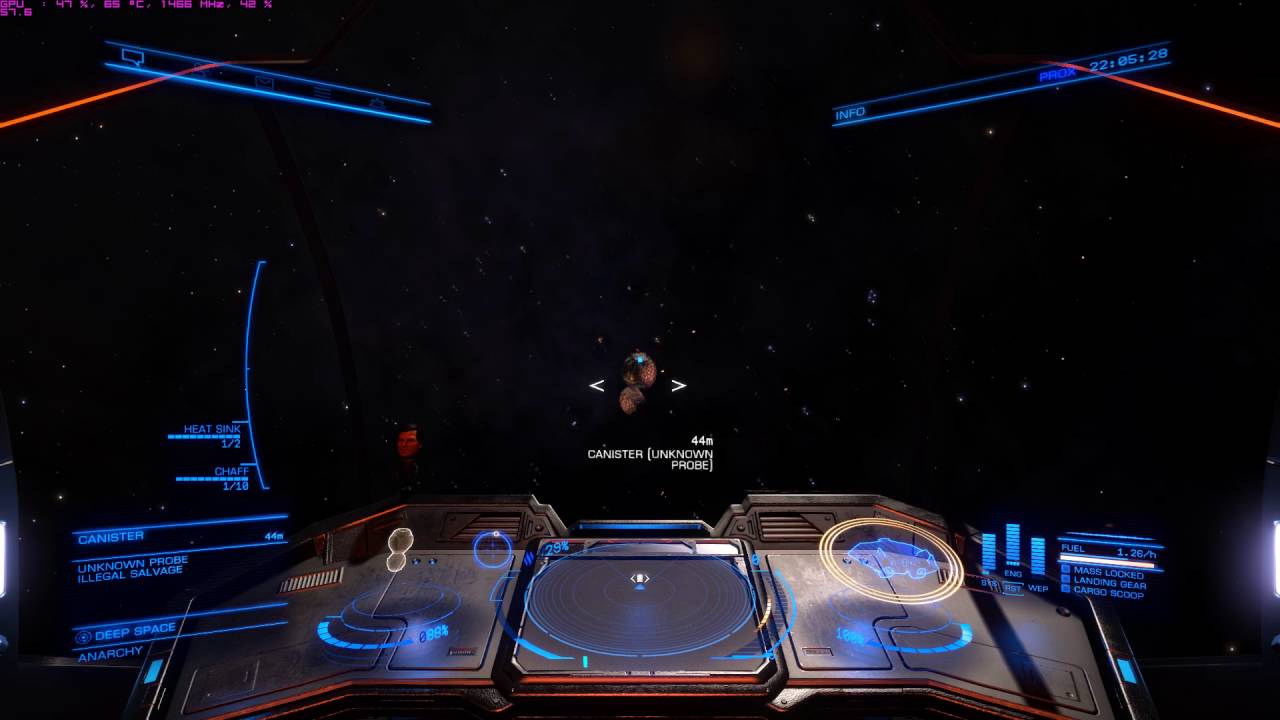Open the inbox envelope icon
The image size is (1280, 720).
point(264,83)
